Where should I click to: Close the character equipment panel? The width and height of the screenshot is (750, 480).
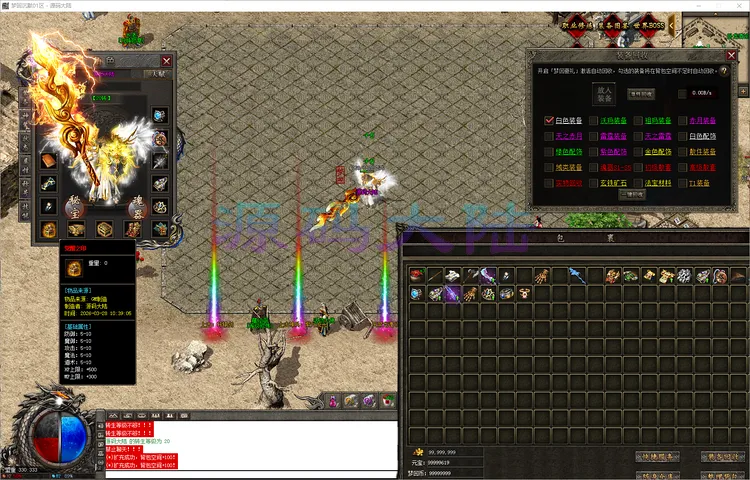[165, 60]
